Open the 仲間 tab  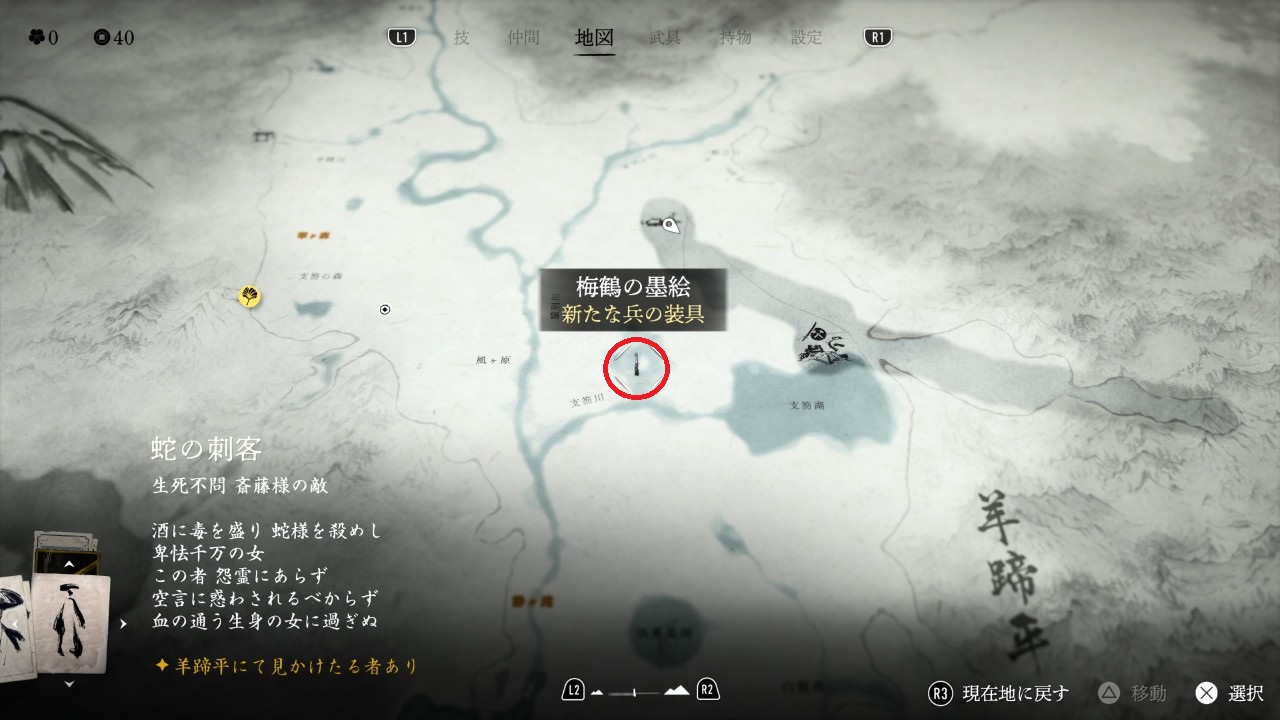[x=523, y=38]
